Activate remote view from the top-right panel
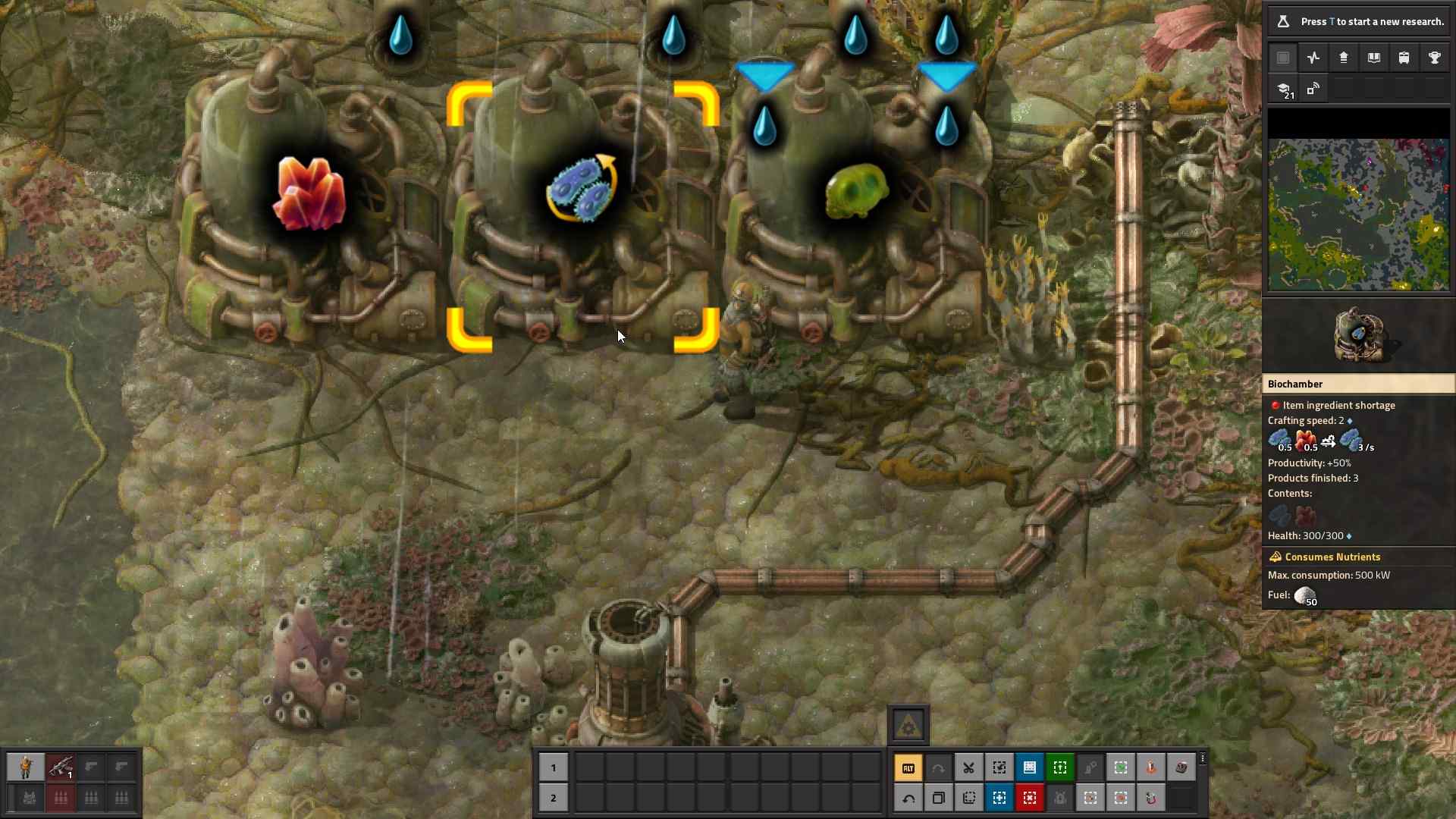Viewport: 1456px width, 819px height. [x=1314, y=89]
